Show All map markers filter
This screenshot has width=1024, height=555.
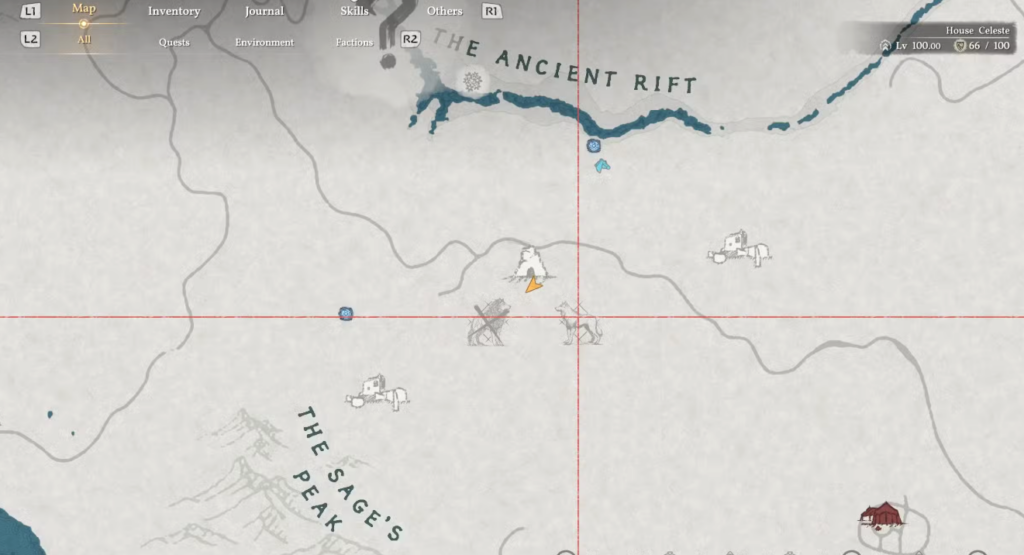(x=84, y=40)
